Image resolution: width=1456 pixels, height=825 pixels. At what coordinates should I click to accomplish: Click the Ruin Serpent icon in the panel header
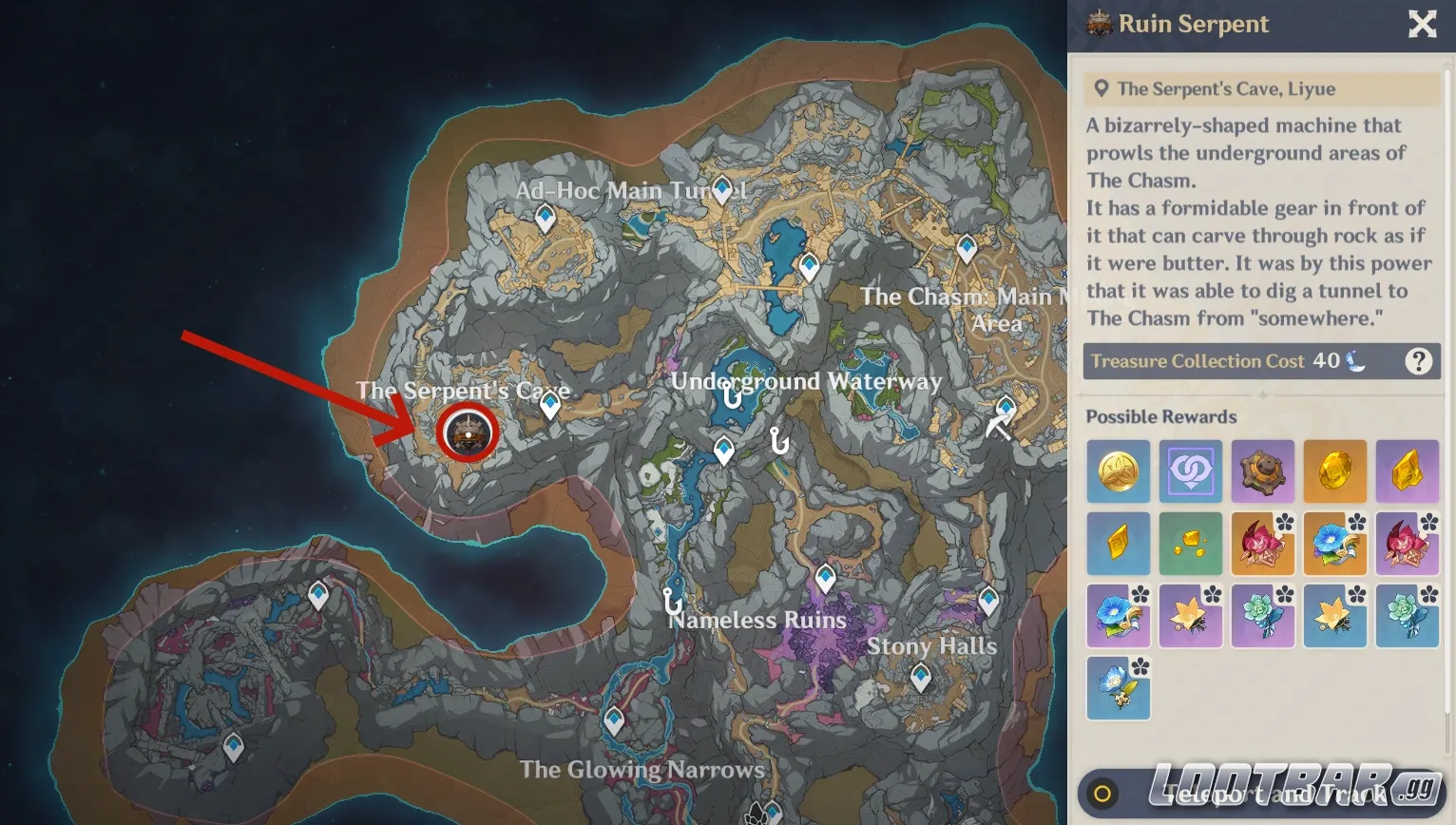[1100, 25]
